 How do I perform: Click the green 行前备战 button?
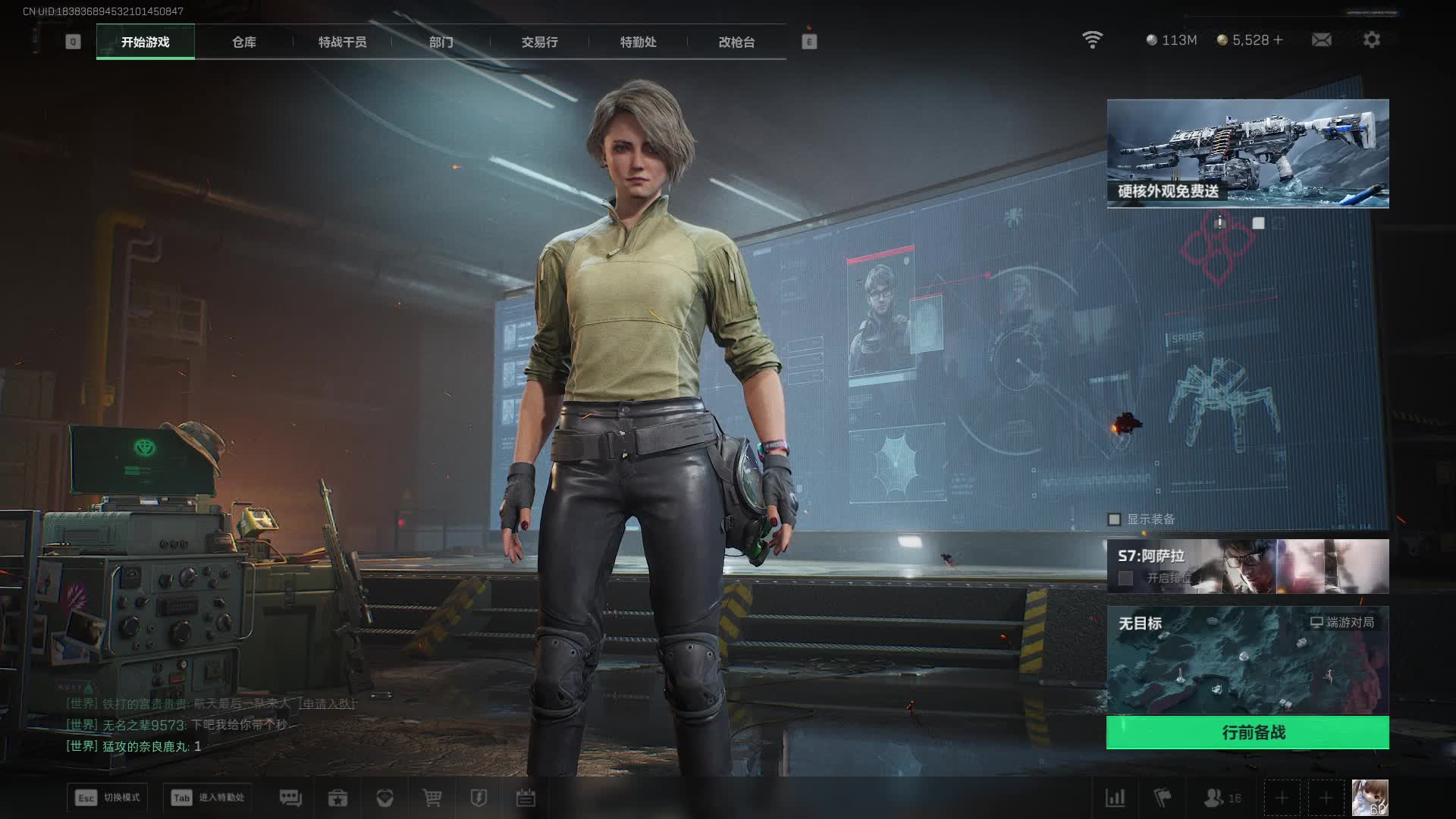click(x=1247, y=733)
